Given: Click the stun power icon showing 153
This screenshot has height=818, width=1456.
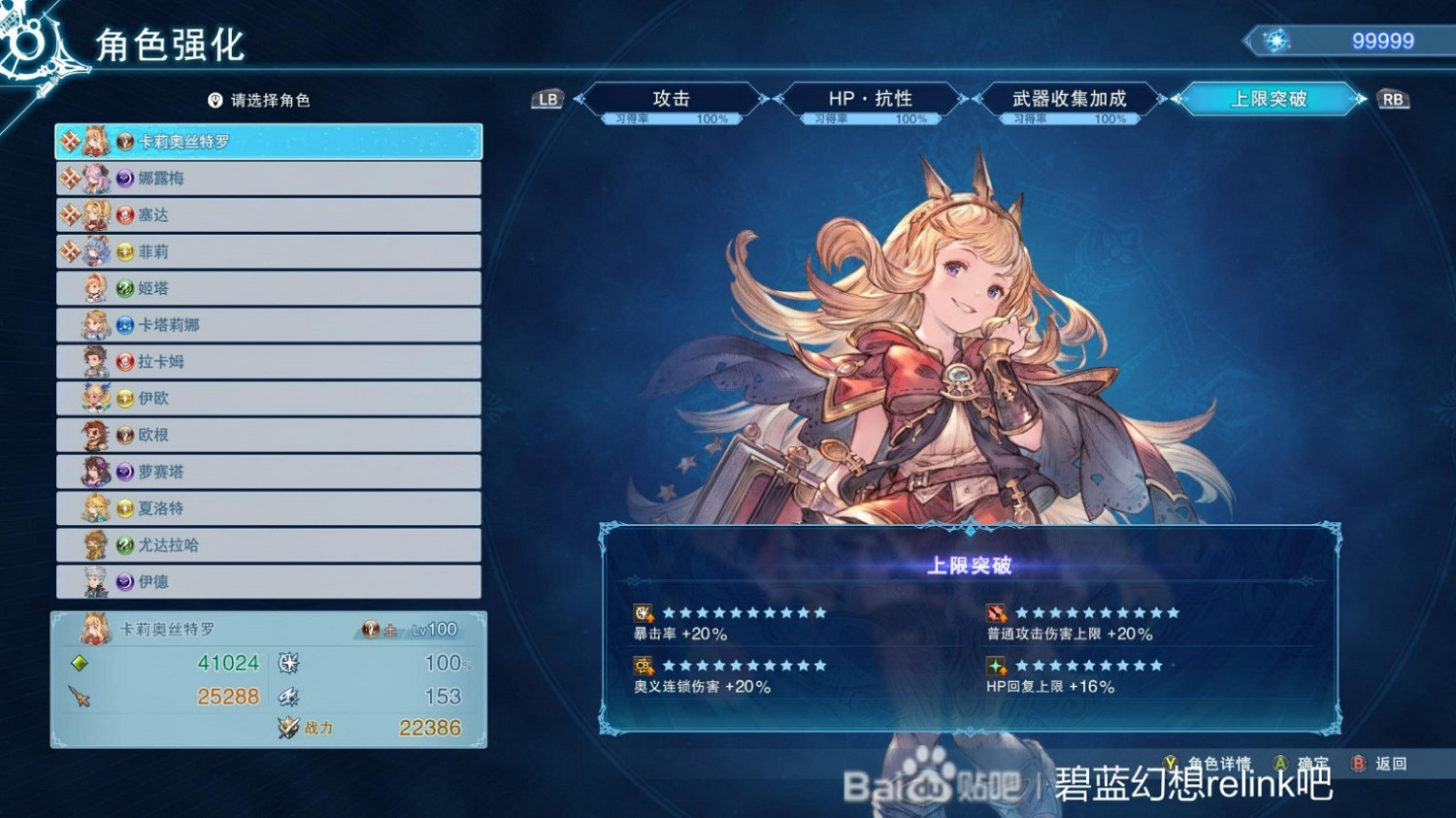Looking at the screenshot, I should pyautogui.click(x=288, y=696).
